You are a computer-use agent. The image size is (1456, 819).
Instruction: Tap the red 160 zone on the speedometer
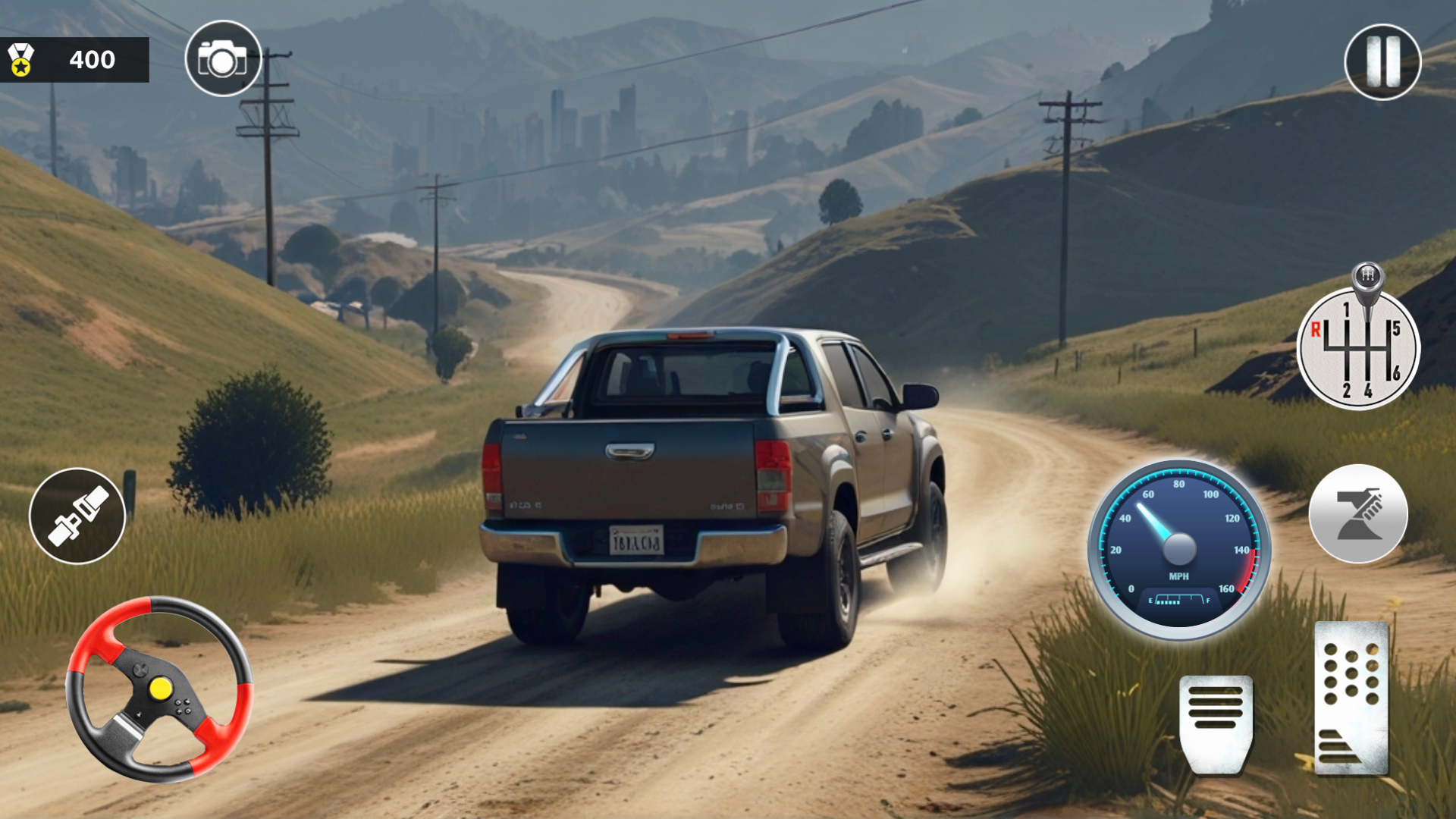pyautogui.click(x=1248, y=570)
